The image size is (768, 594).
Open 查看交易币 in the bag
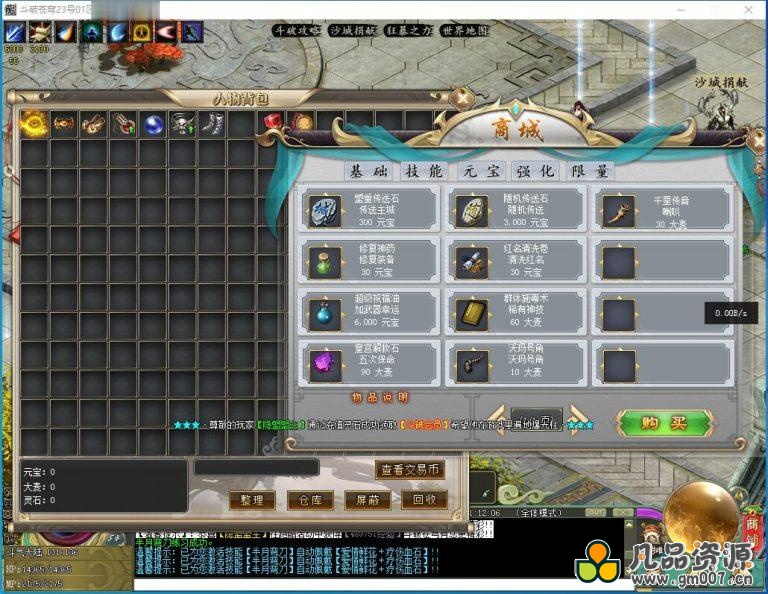tap(410, 469)
